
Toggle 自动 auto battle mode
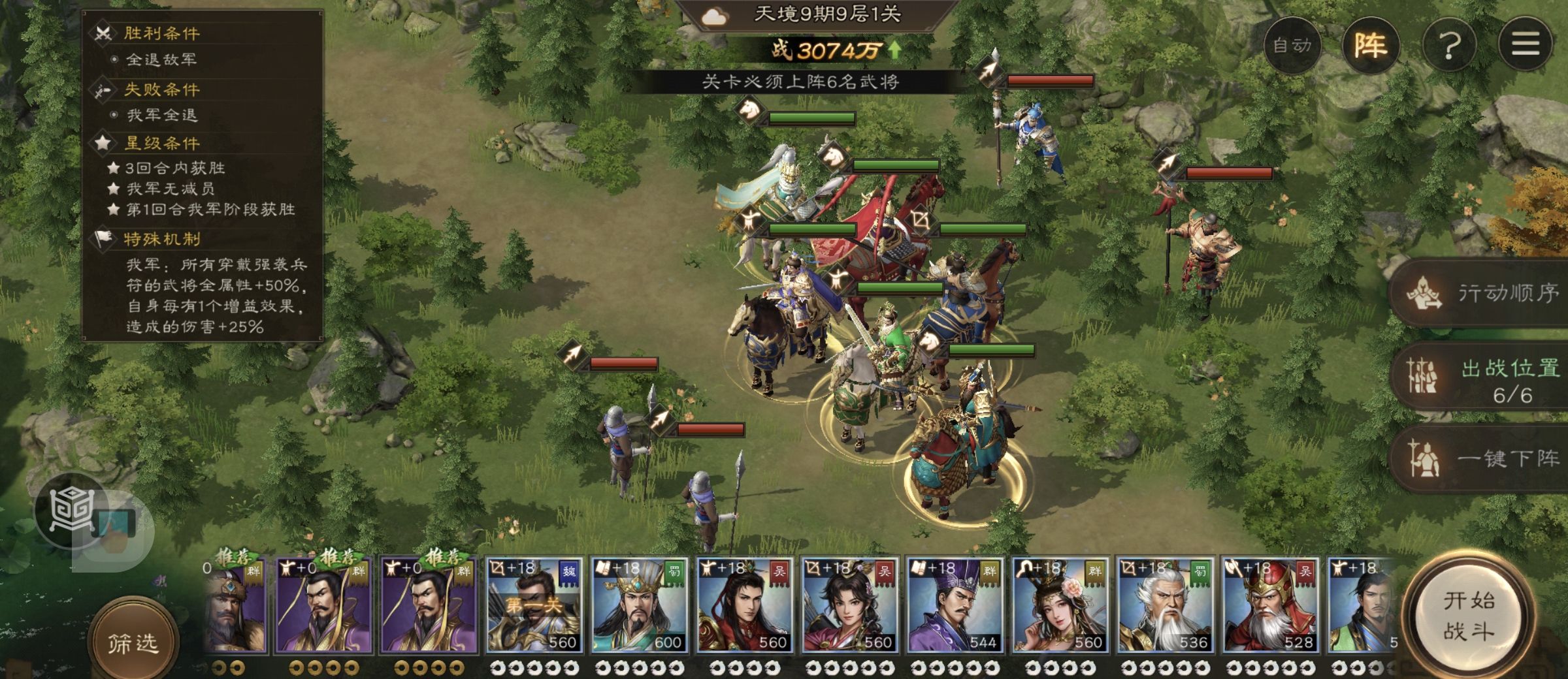tap(1292, 45)
